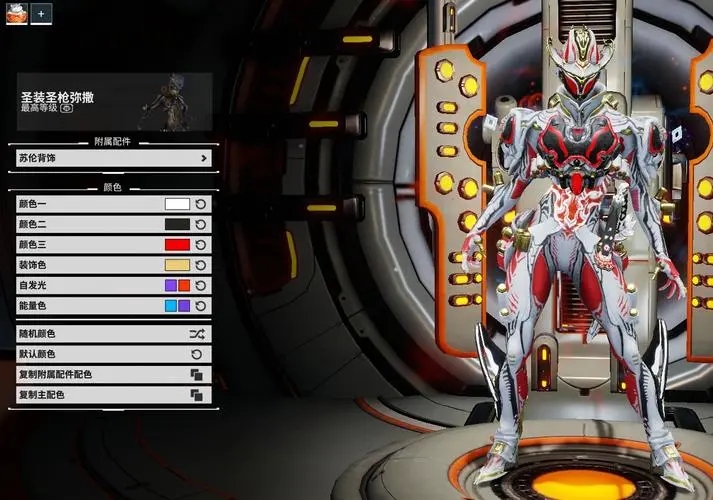Randomize colors with 随机颜色

point(112,334)
